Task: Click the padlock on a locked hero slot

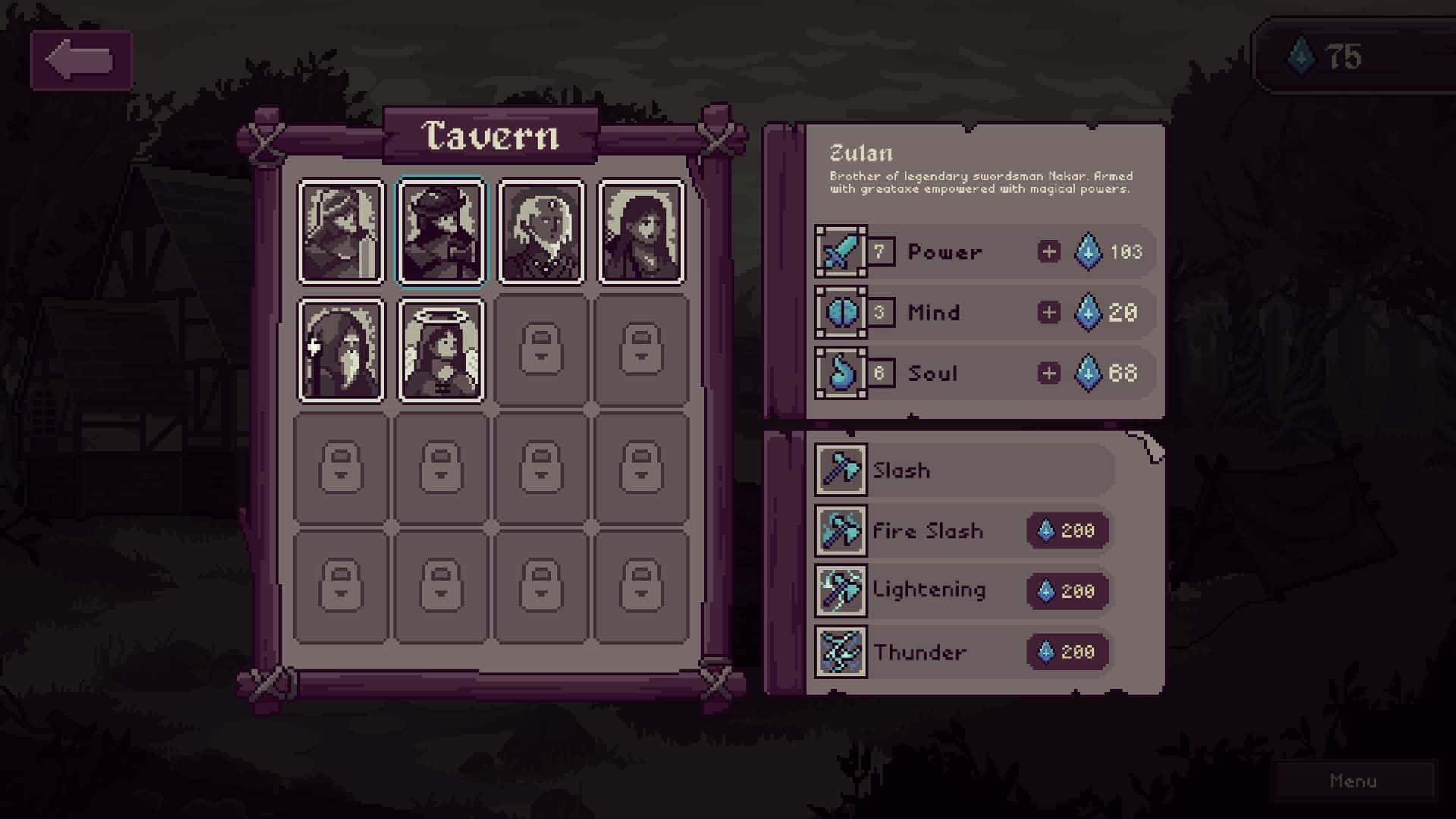Action: coord(541,349)
